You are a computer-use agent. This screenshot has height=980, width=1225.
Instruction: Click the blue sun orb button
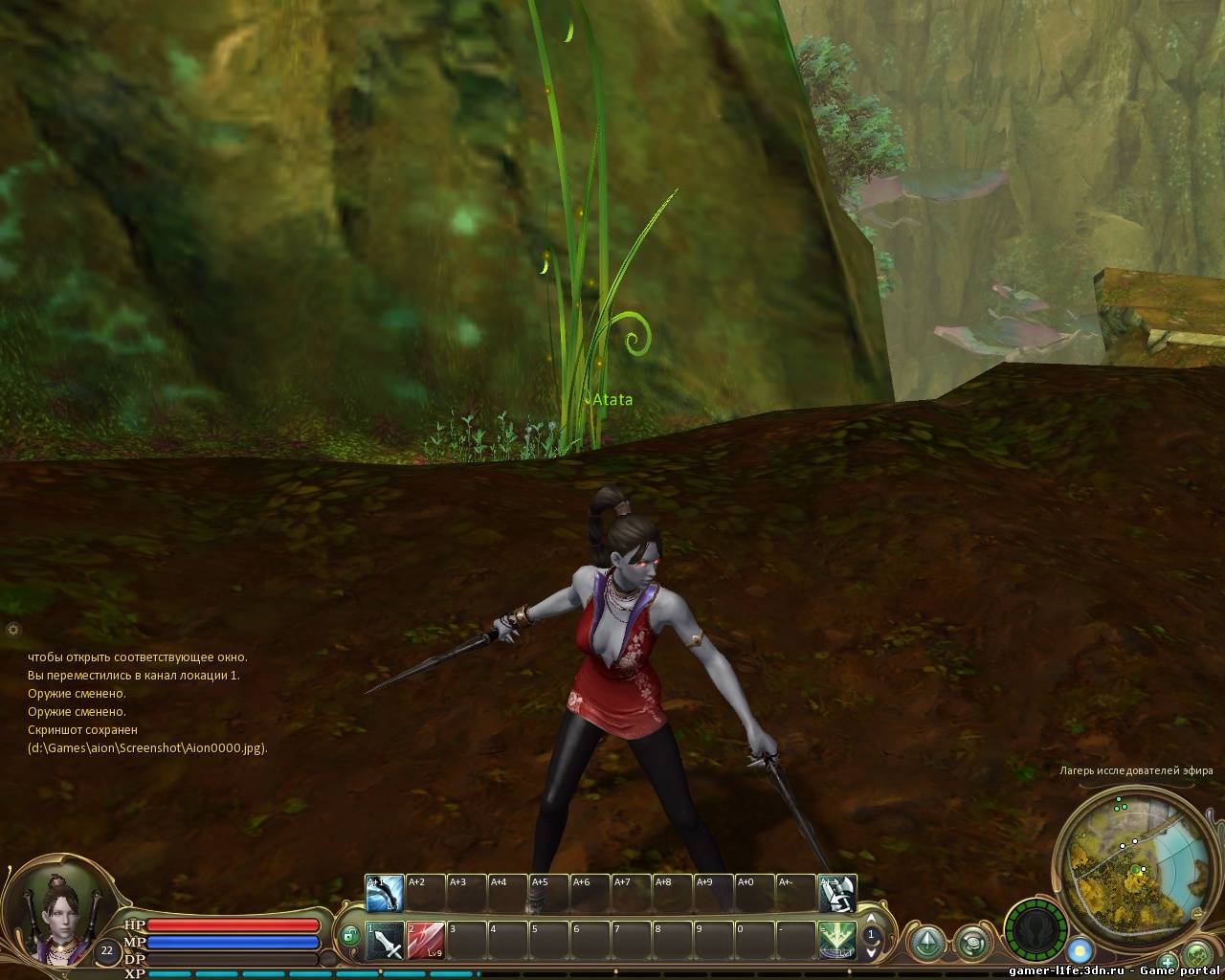click(1080, 950)
